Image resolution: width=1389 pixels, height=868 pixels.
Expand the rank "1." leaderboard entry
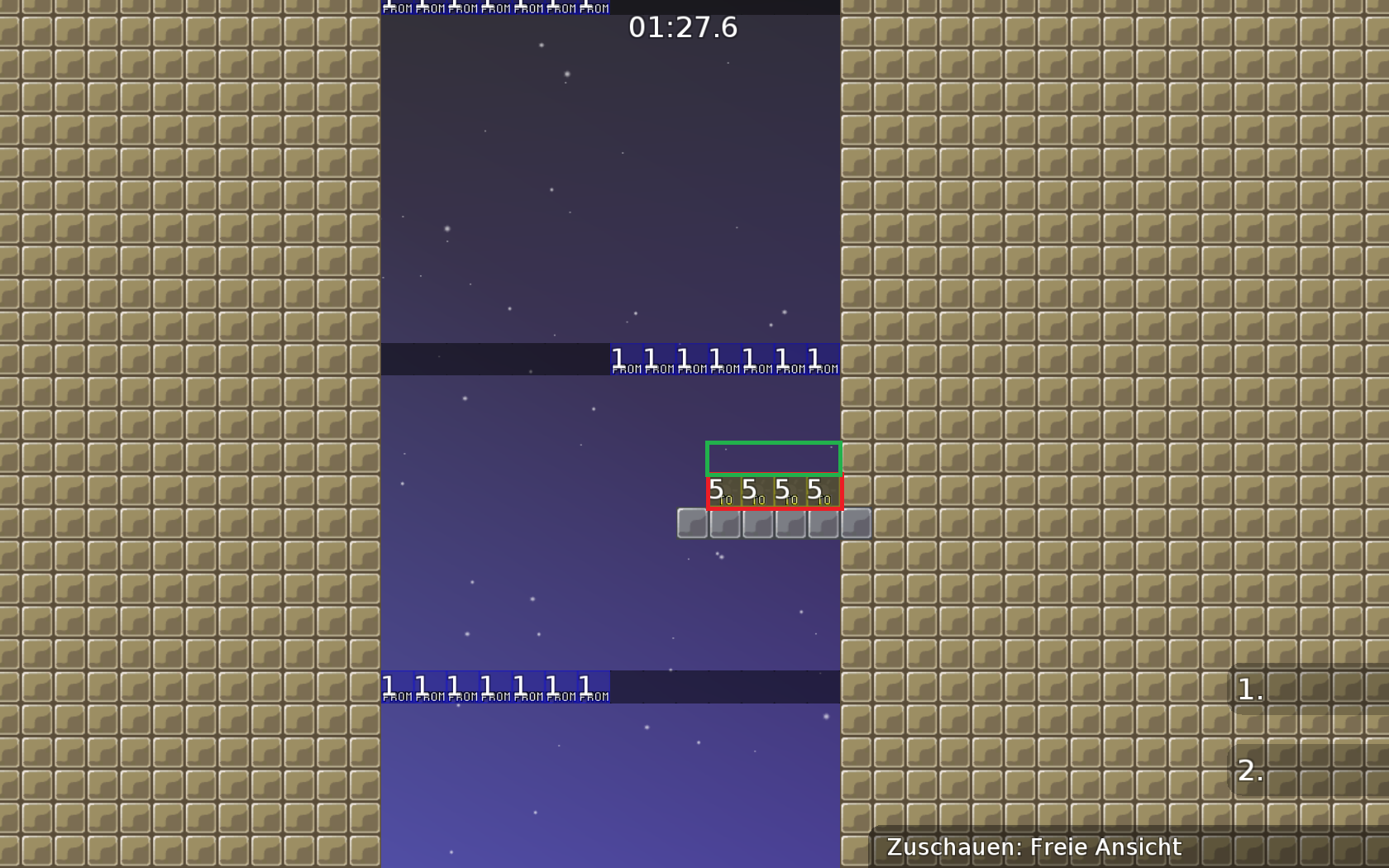click(x=1248, y=690)
